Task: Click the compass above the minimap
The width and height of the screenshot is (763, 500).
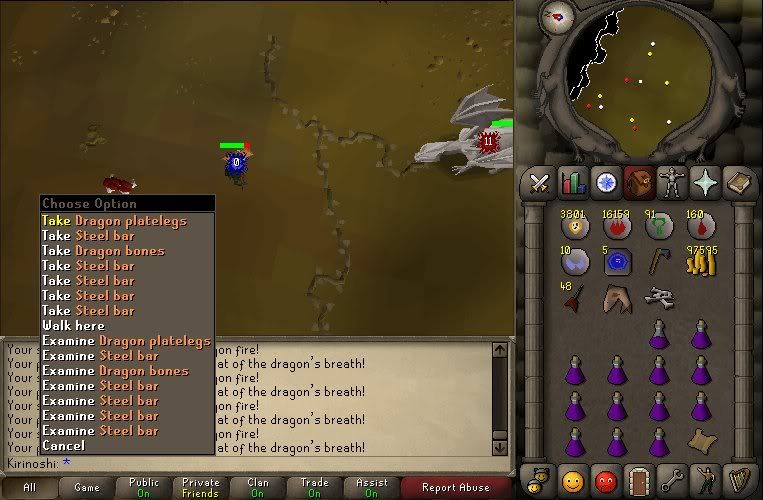Action: tap(554, 15)
